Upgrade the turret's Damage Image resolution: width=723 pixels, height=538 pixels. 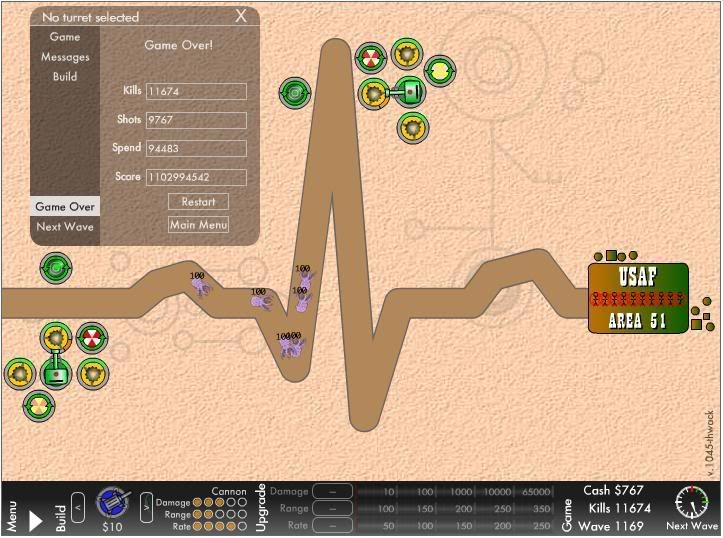pyautogui.click(x=332, y=492)
